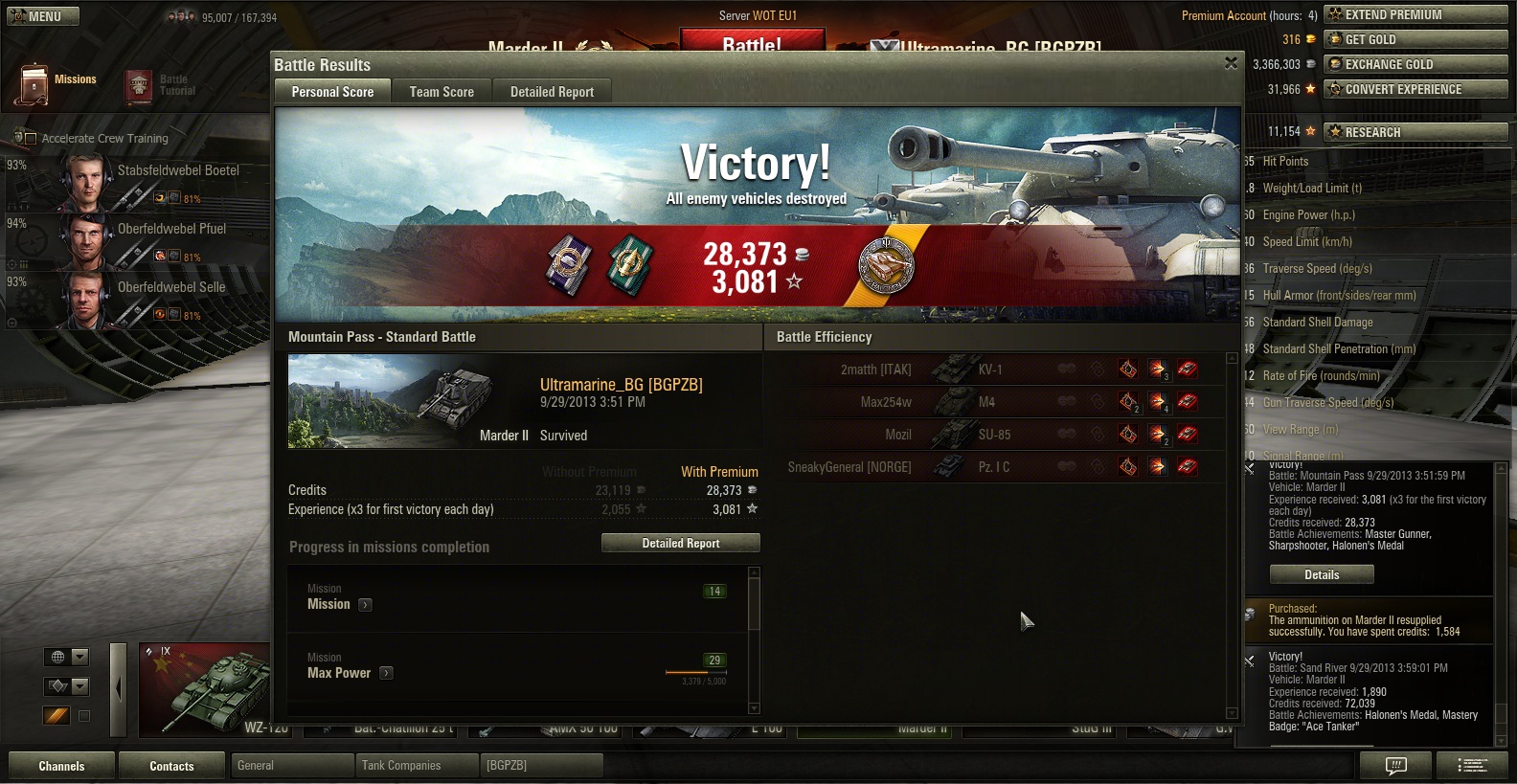Click the Extend Premium button
1517x784 pixels.
click(1415, 14)
